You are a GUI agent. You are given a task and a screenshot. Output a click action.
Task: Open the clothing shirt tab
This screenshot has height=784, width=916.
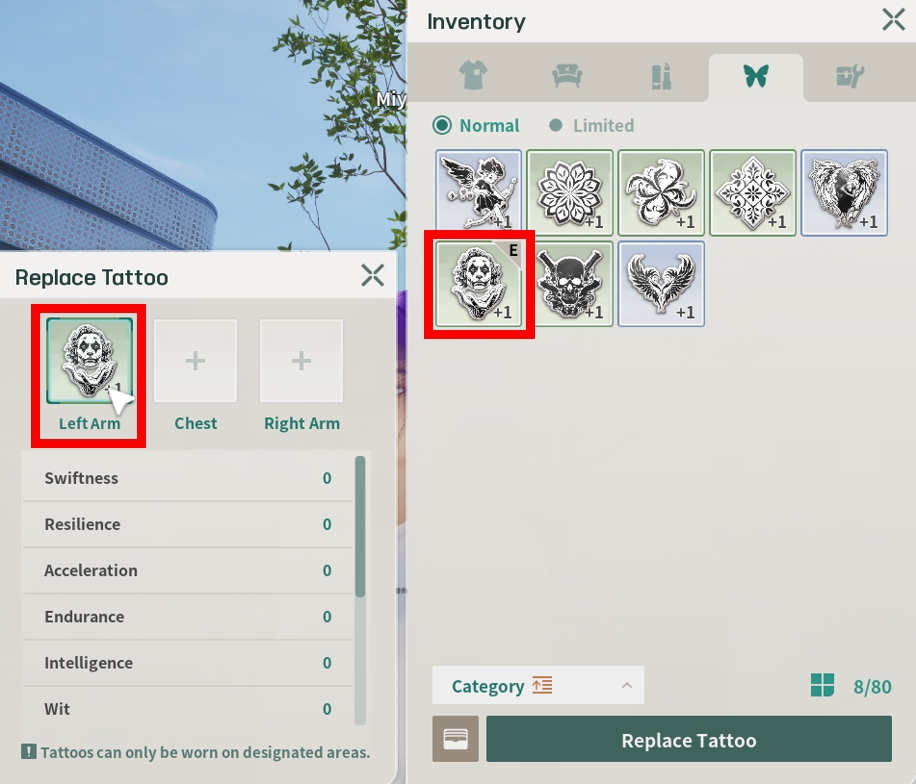pos(472,77)
